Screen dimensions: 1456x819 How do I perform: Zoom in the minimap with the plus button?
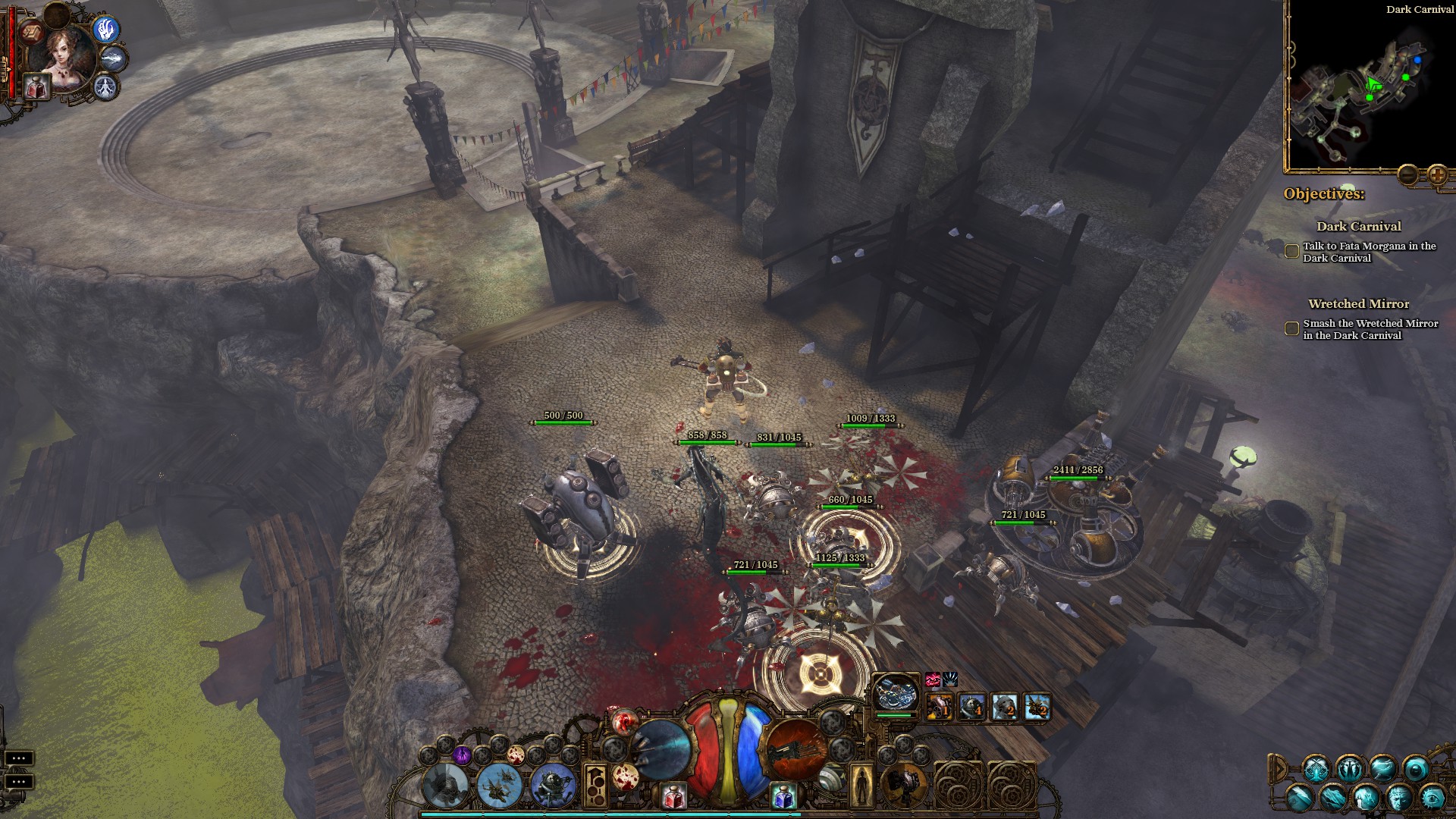1437,175
